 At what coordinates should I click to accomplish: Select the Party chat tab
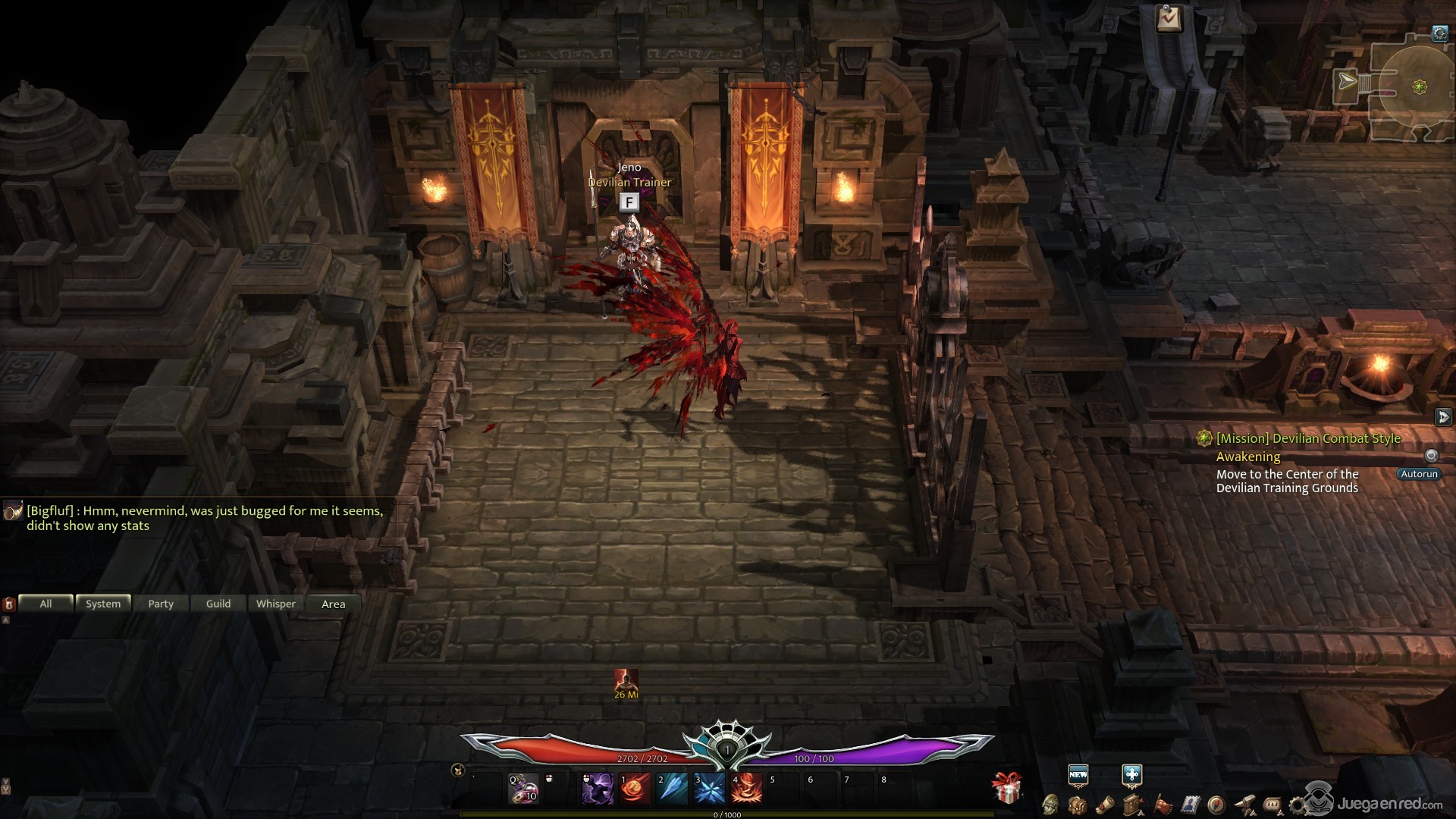click(x=161, y=604)
